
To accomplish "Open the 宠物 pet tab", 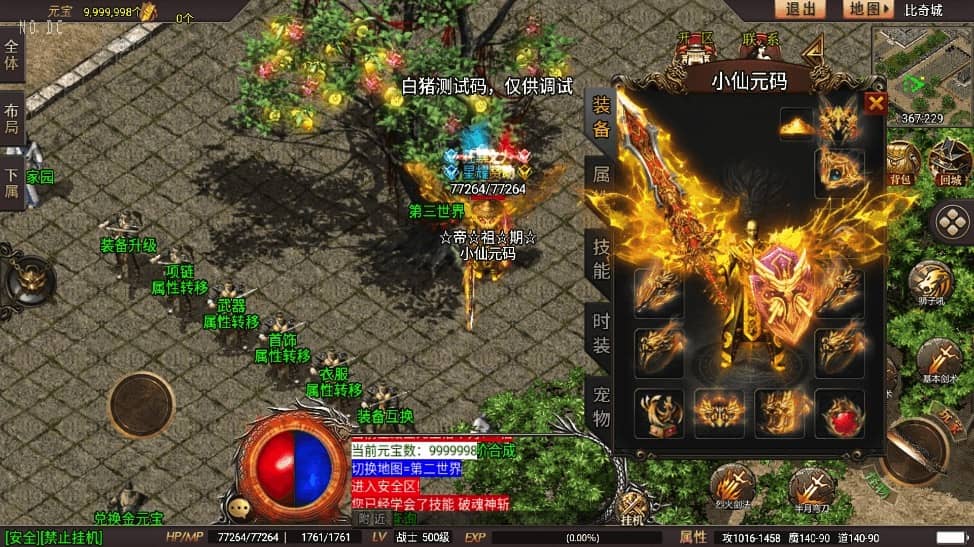I will [600, 405].
